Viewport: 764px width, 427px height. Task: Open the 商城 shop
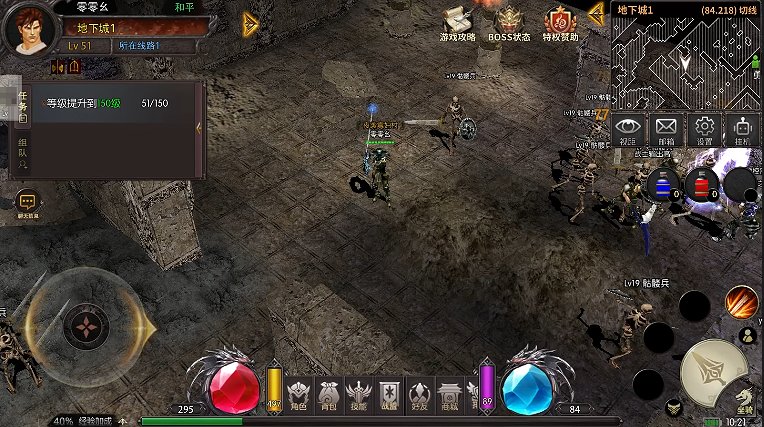tap(450, 394)
